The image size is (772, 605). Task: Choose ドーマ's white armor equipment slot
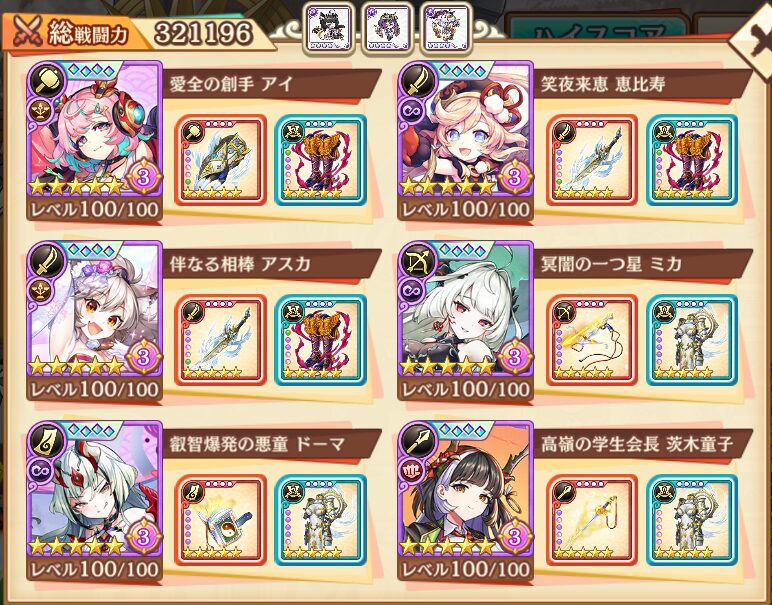pyautogui.click(x=319, y=520)
